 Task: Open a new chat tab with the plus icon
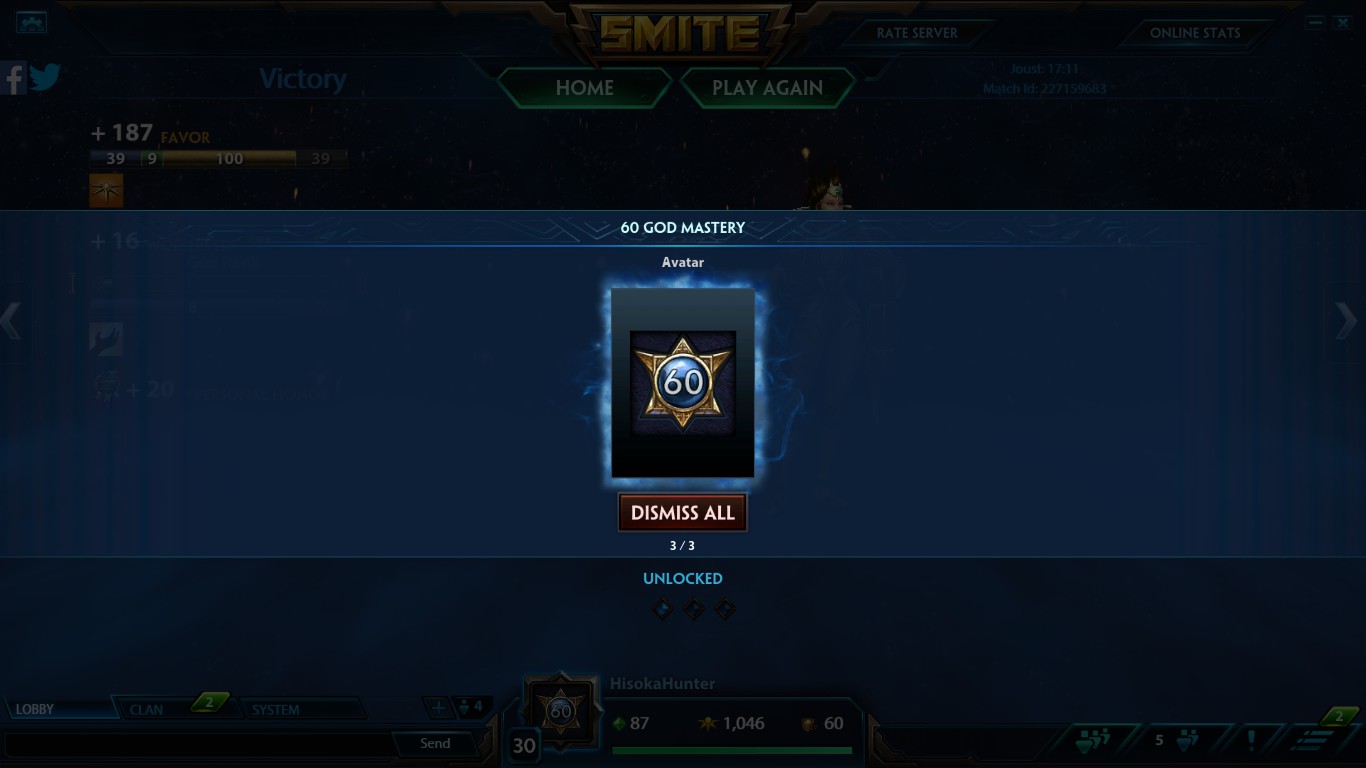(x=438, y=707)
